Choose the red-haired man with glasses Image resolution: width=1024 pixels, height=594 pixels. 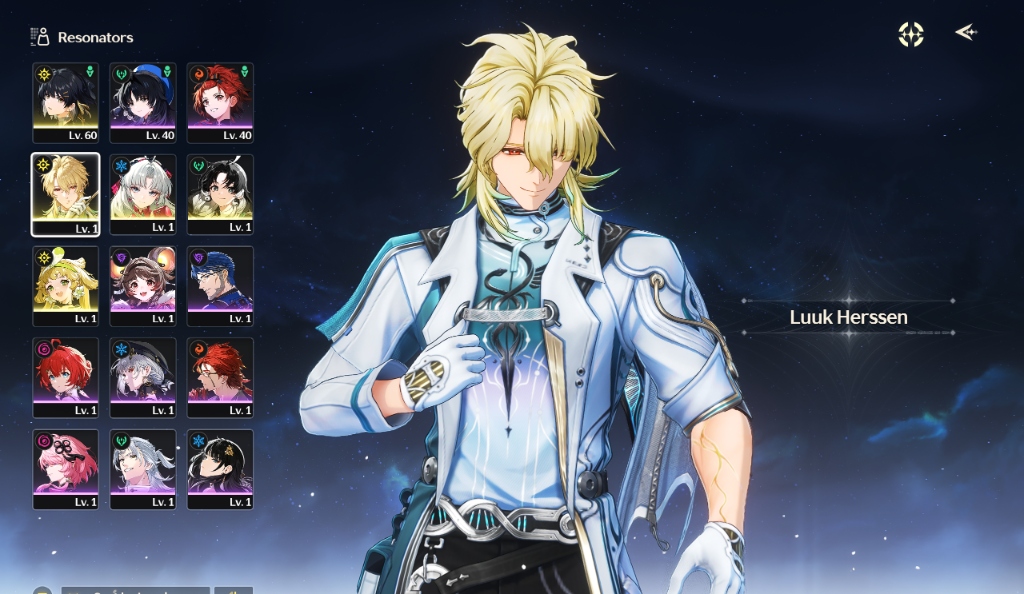[x=220, y=377]
